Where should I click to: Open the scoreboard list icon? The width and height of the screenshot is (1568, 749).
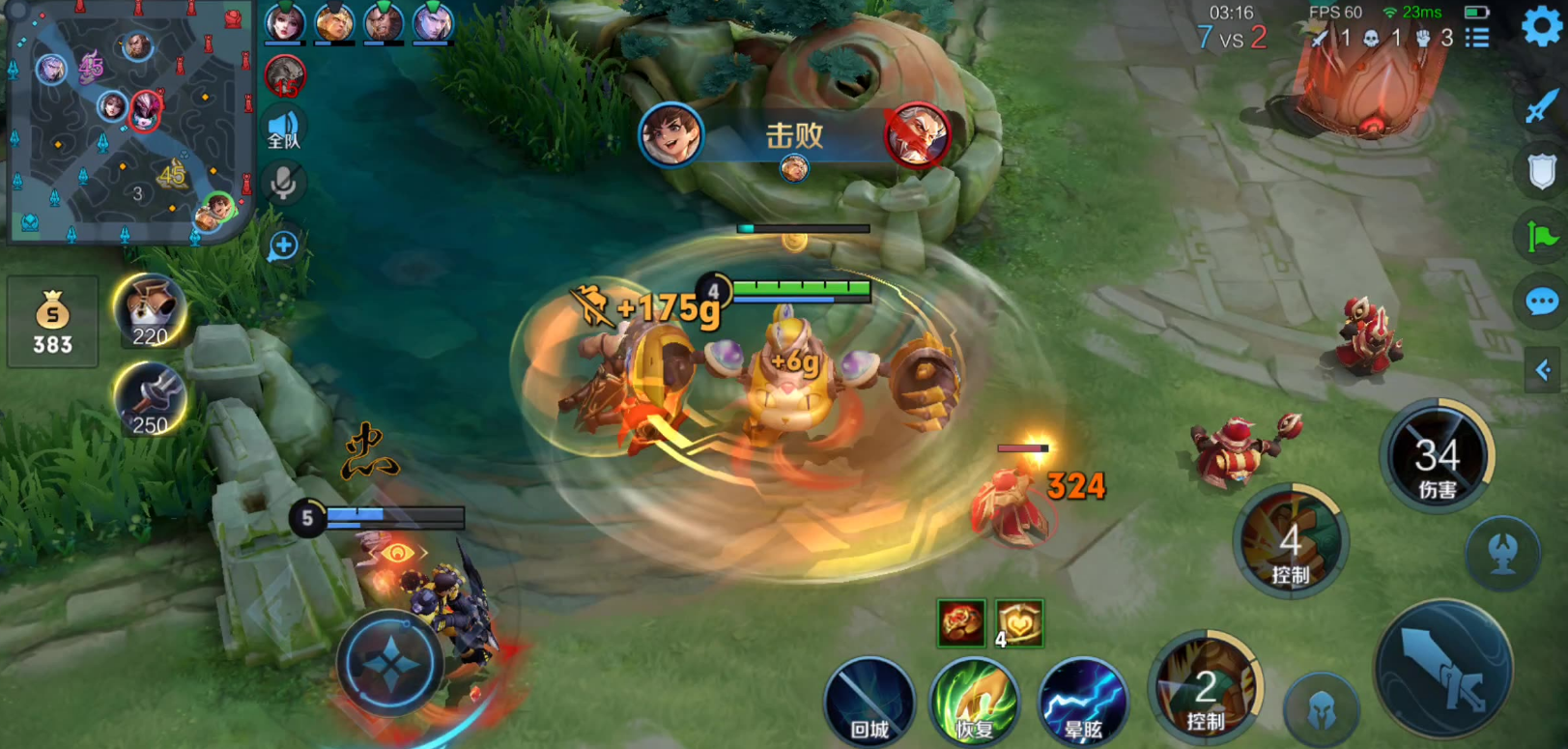click(1477, 38)
